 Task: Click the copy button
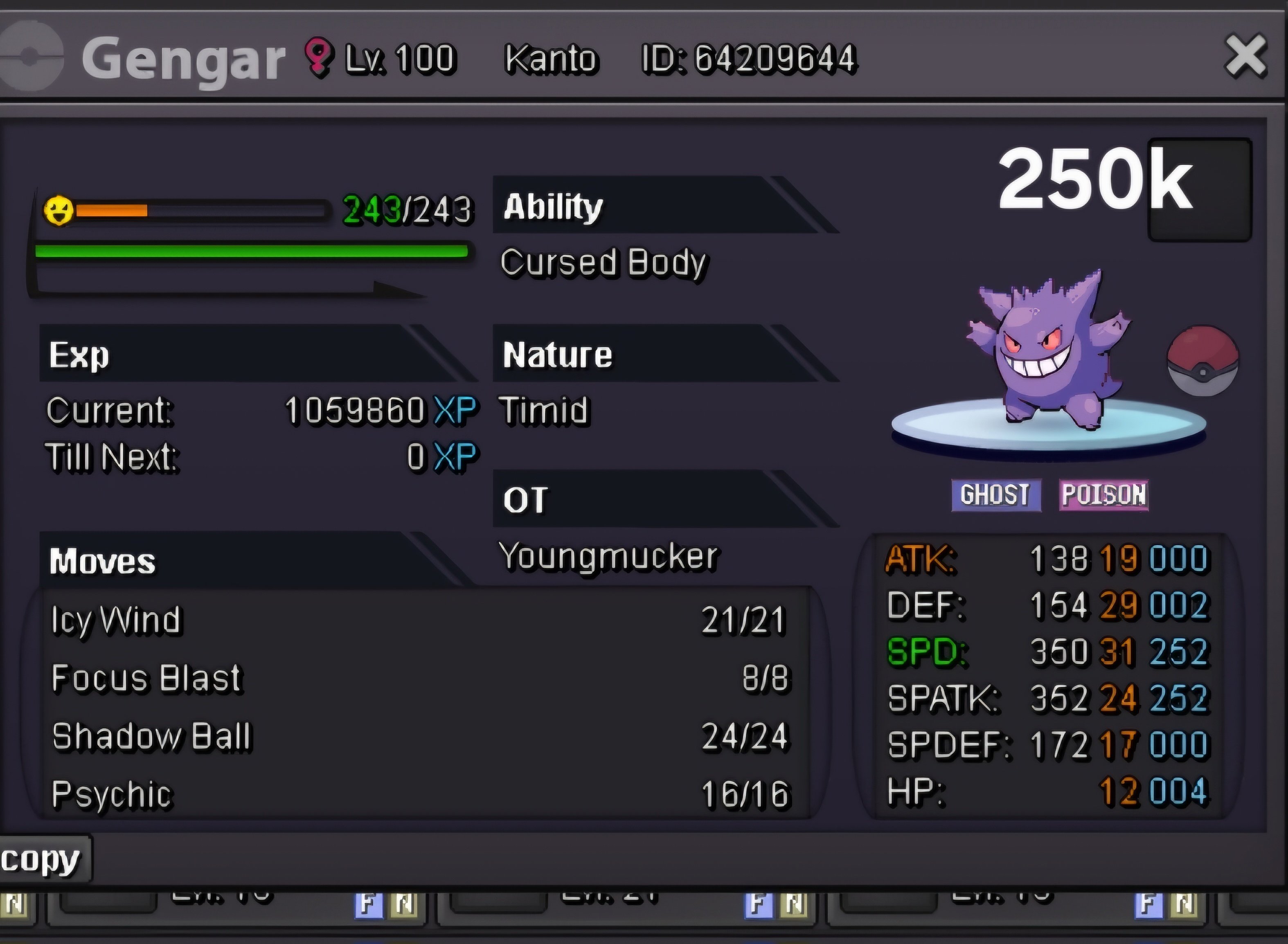41,859
